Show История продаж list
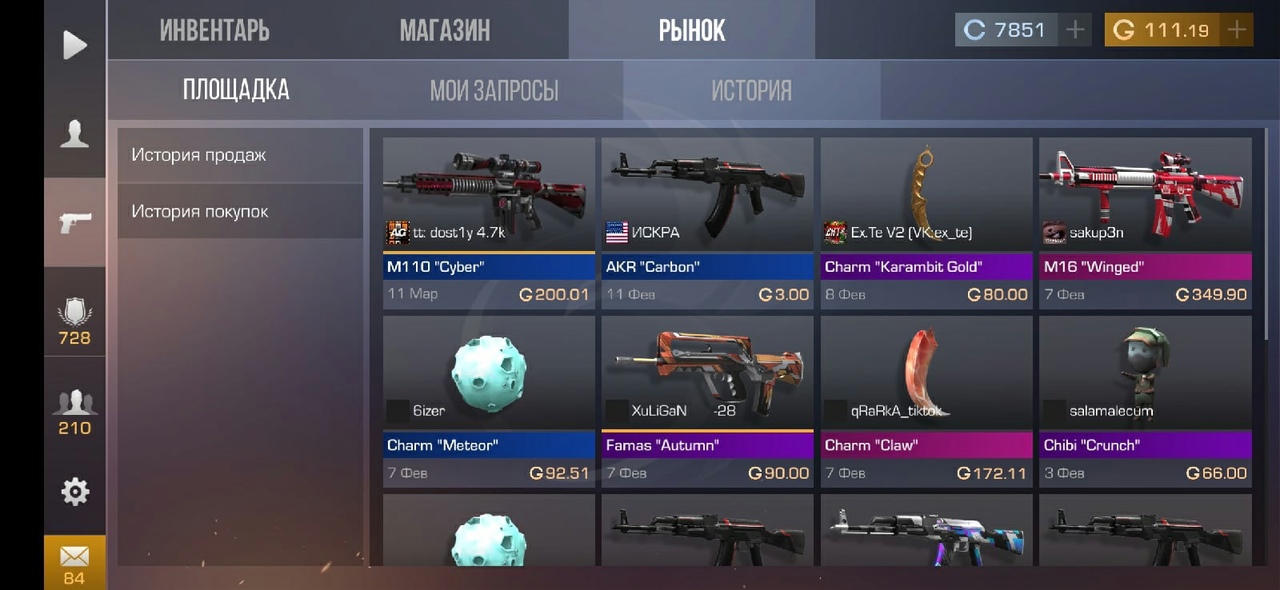The height and width of the screenshot is (590, 1280). pos(240,155)
